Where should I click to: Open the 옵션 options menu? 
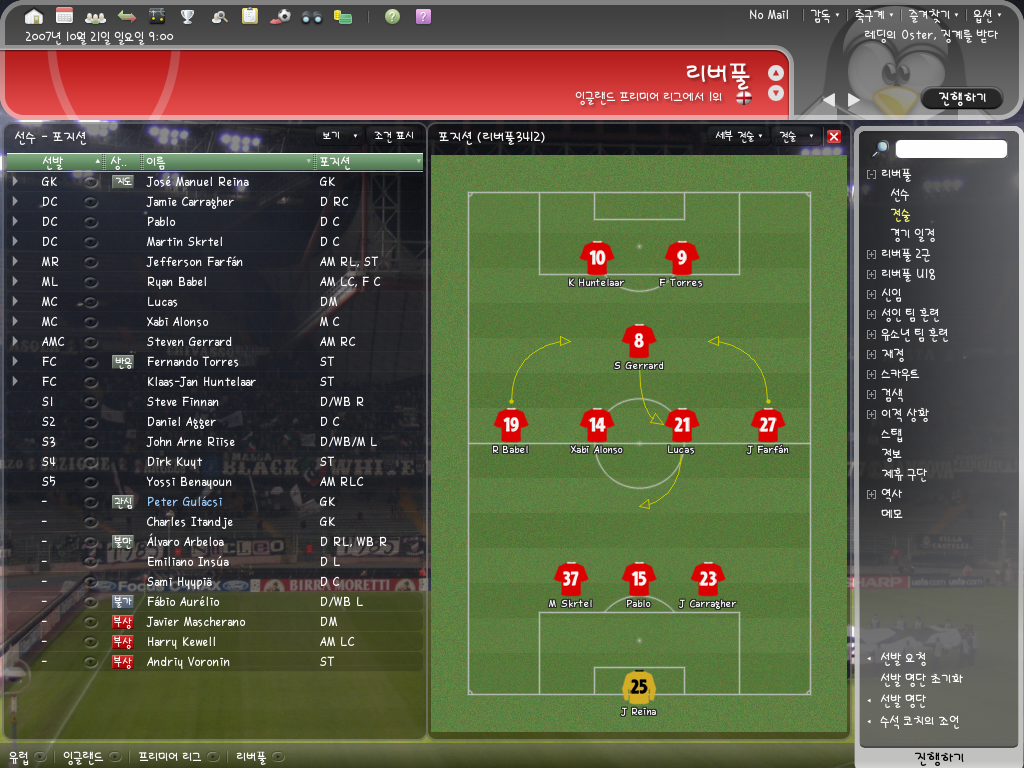click(x=986, y=15)
